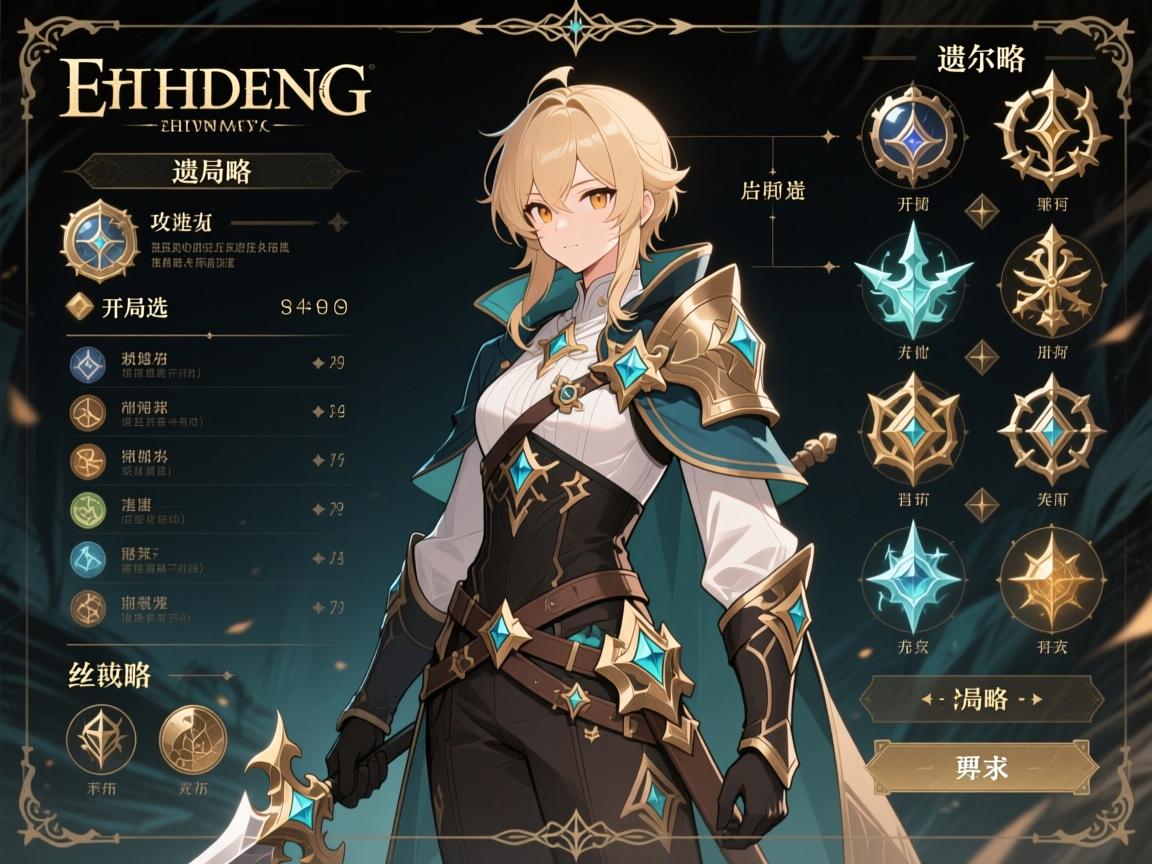The height and width of the screenshot is (864, 1152).
Task: Click the 开局选 section header
Action: coord(135,308)
